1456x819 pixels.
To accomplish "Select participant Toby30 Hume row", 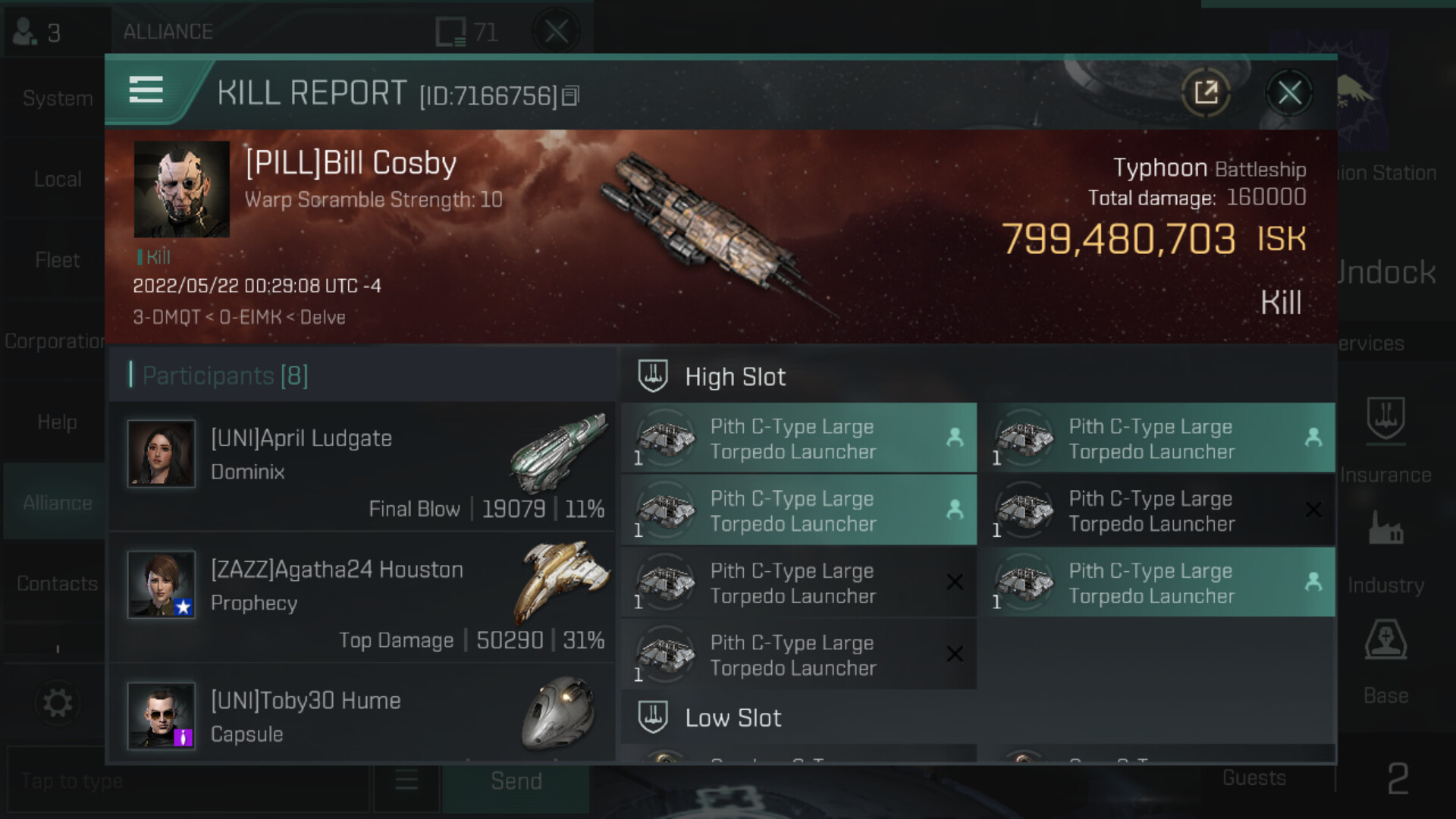I will click(362, 717).
